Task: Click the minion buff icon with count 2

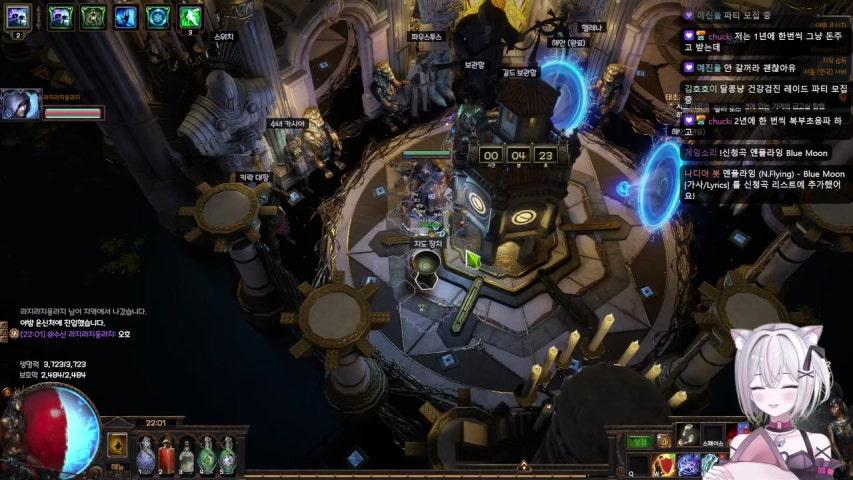Action: [18, 16]
